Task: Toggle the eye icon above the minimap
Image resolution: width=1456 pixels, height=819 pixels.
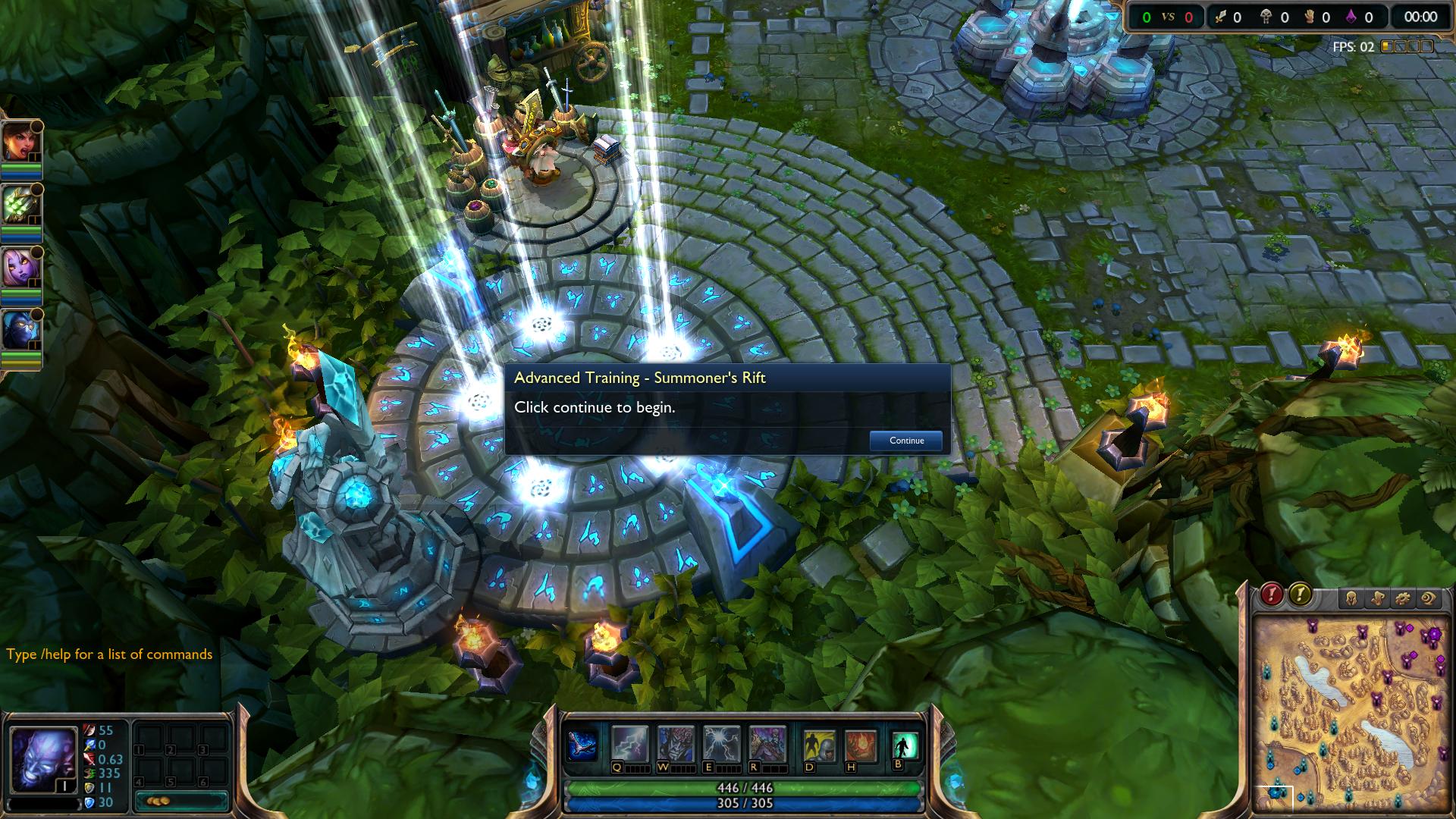Action: pos(1429,599)
